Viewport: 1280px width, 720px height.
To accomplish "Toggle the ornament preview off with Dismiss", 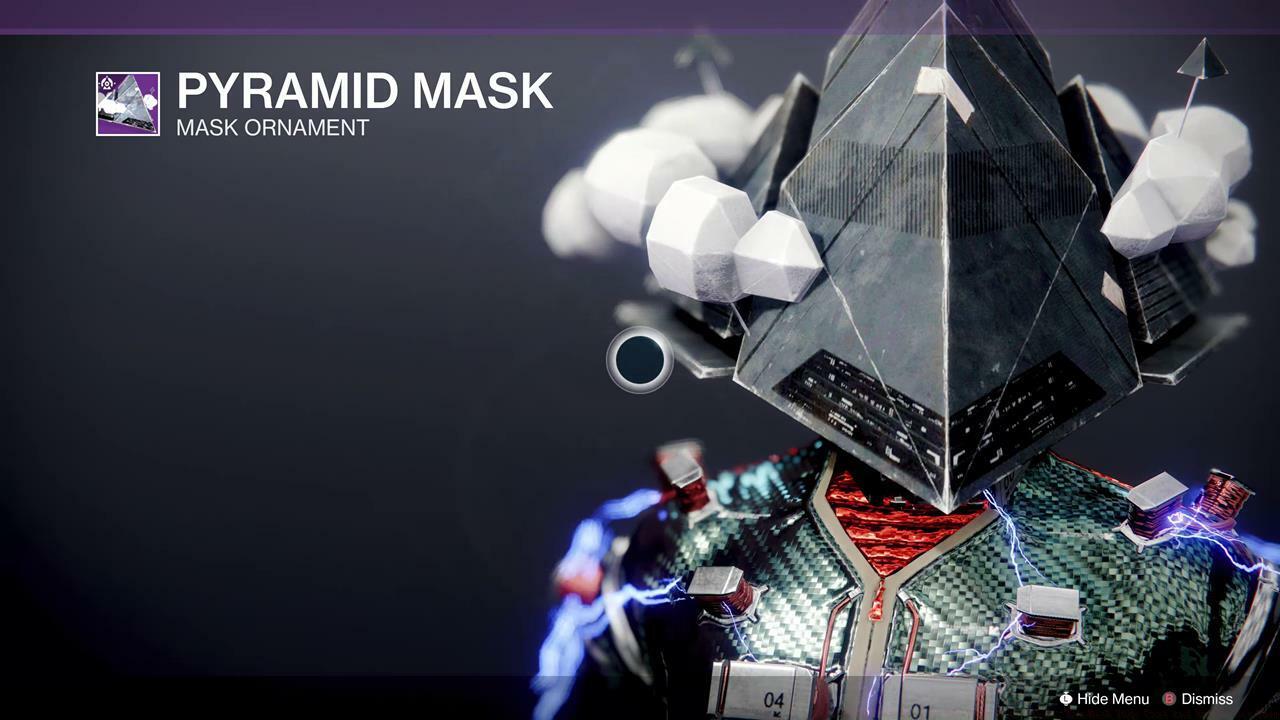I will pyautogui.click(x=1205, y=700).
